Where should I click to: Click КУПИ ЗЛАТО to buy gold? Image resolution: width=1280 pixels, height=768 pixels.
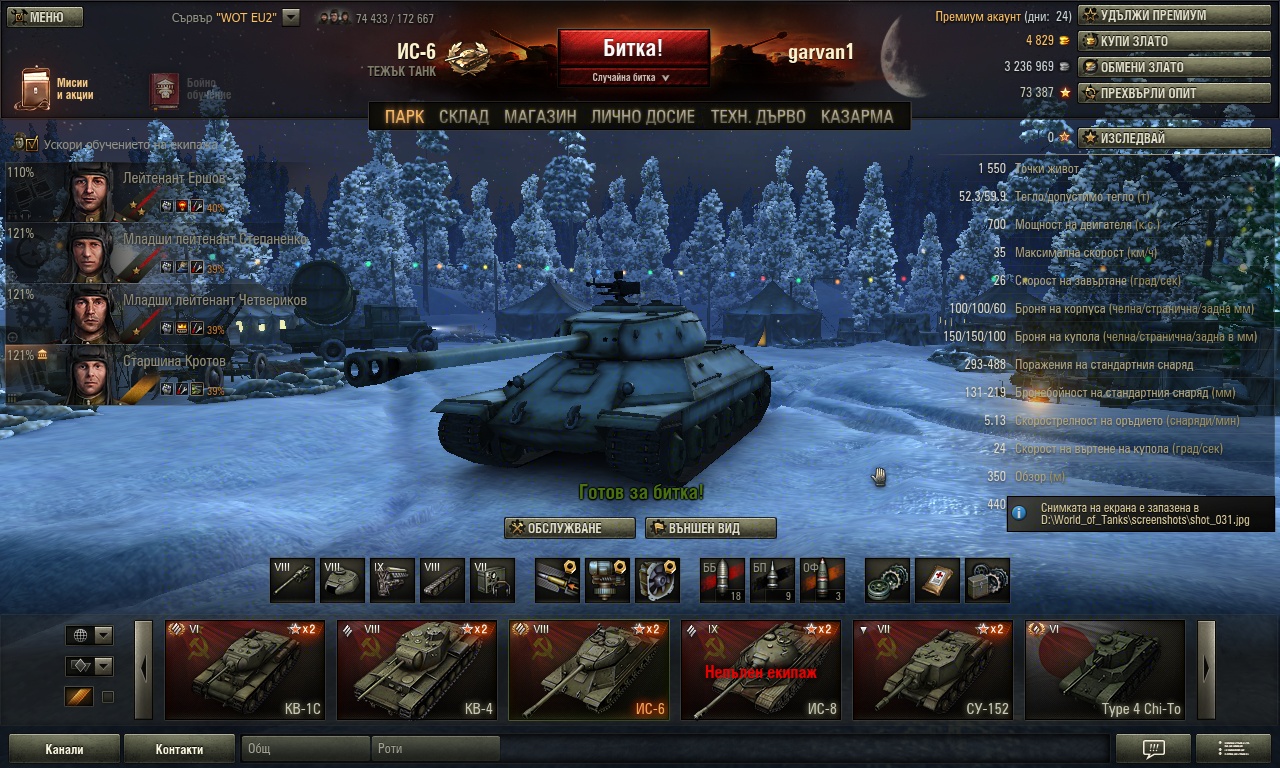click(1159, 41)
